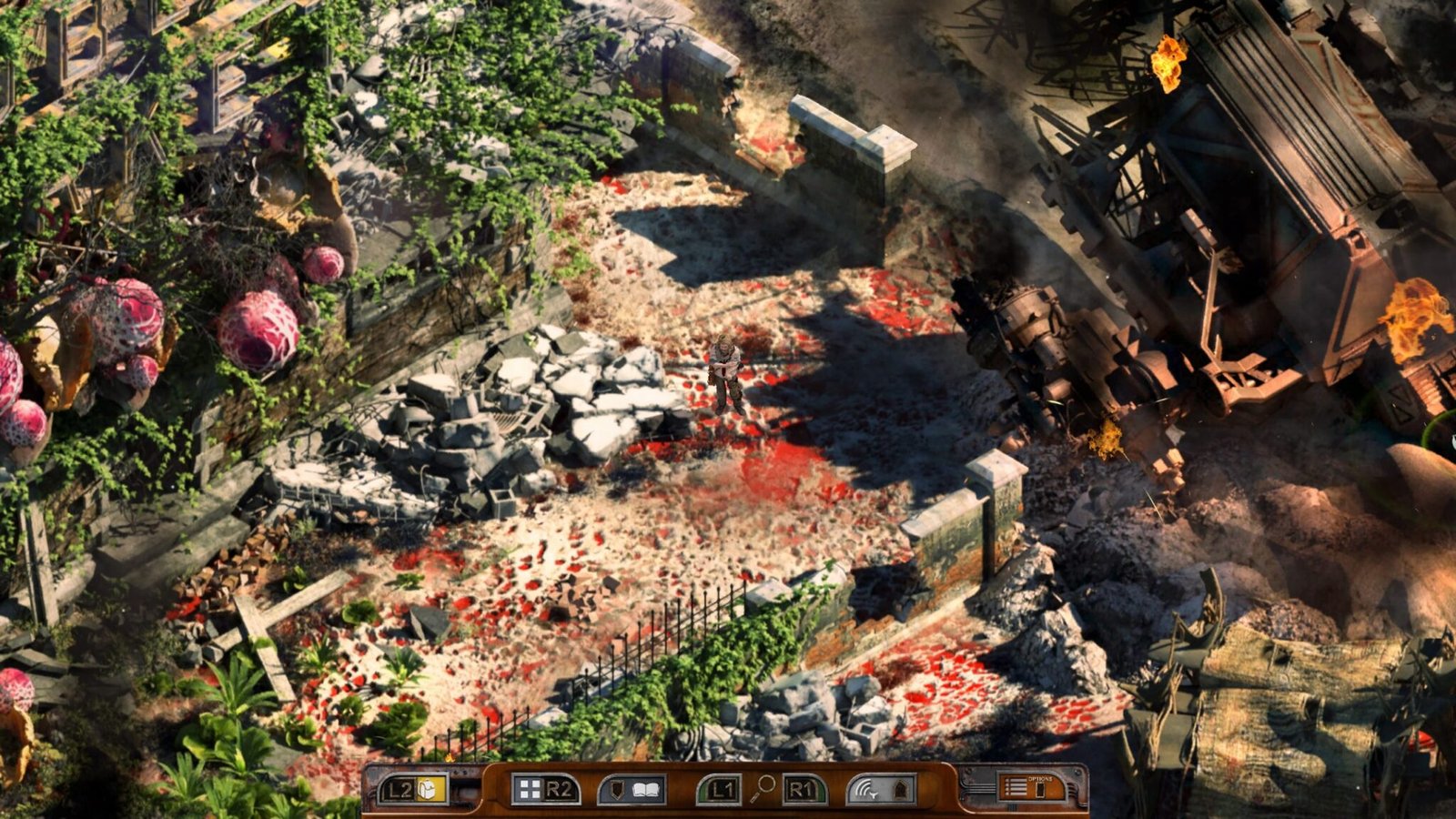Open the Options menu
The image size is (1456, 819).
pos(1031,786)
